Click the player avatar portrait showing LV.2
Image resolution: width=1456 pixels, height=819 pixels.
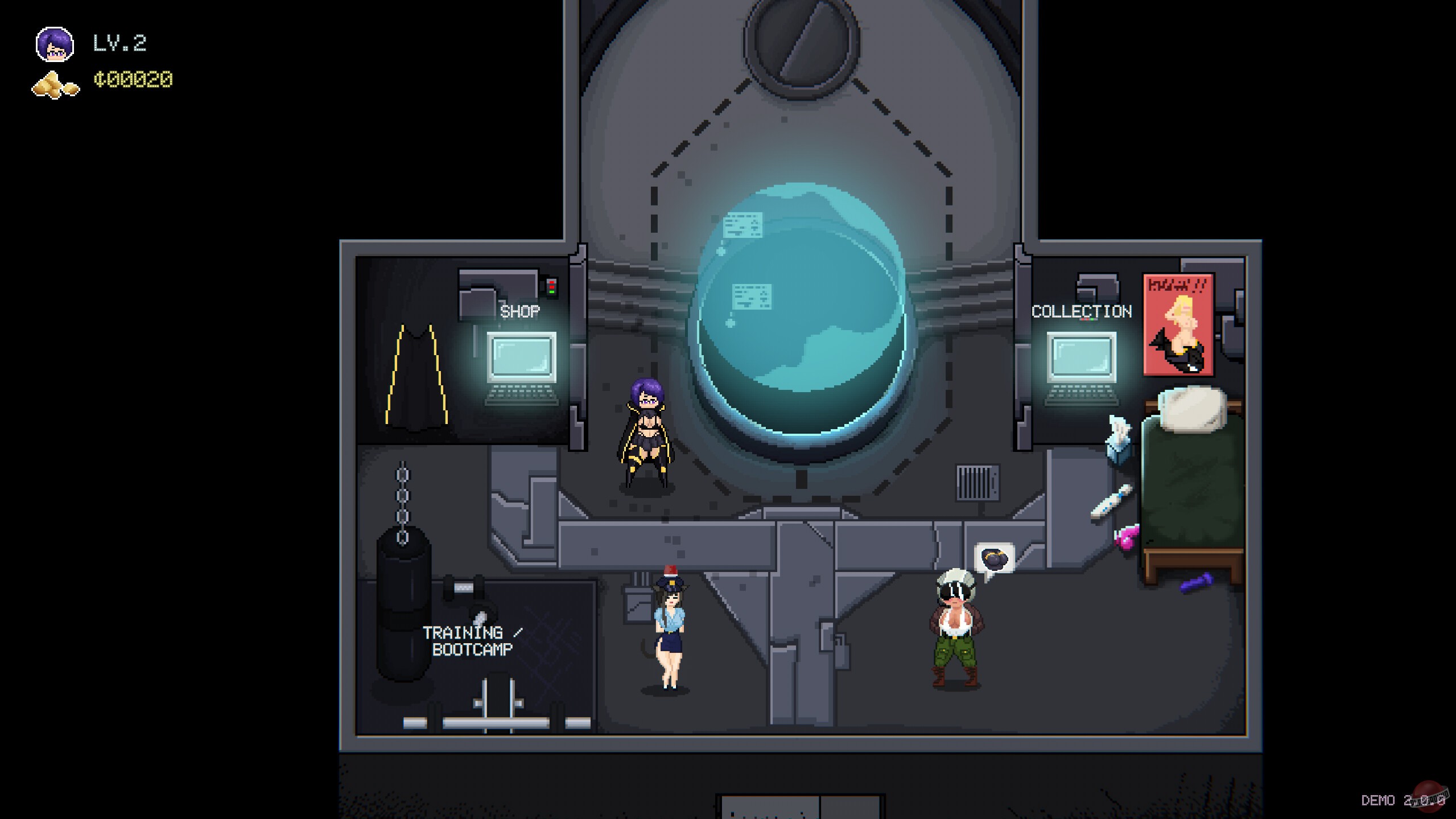tap(55, 43)
